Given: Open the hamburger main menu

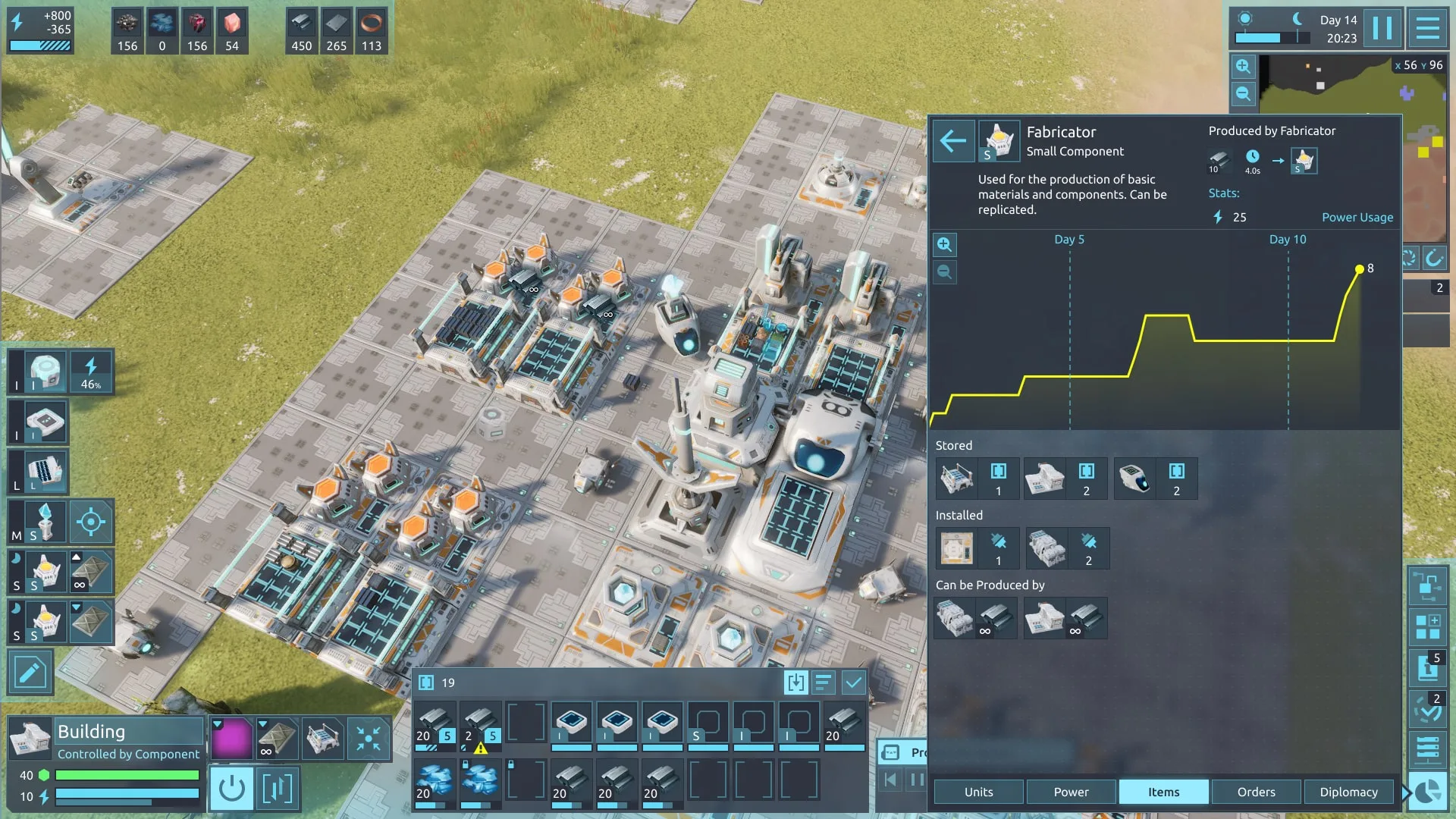Looking at the screenshot, I should click(1428, 29).
